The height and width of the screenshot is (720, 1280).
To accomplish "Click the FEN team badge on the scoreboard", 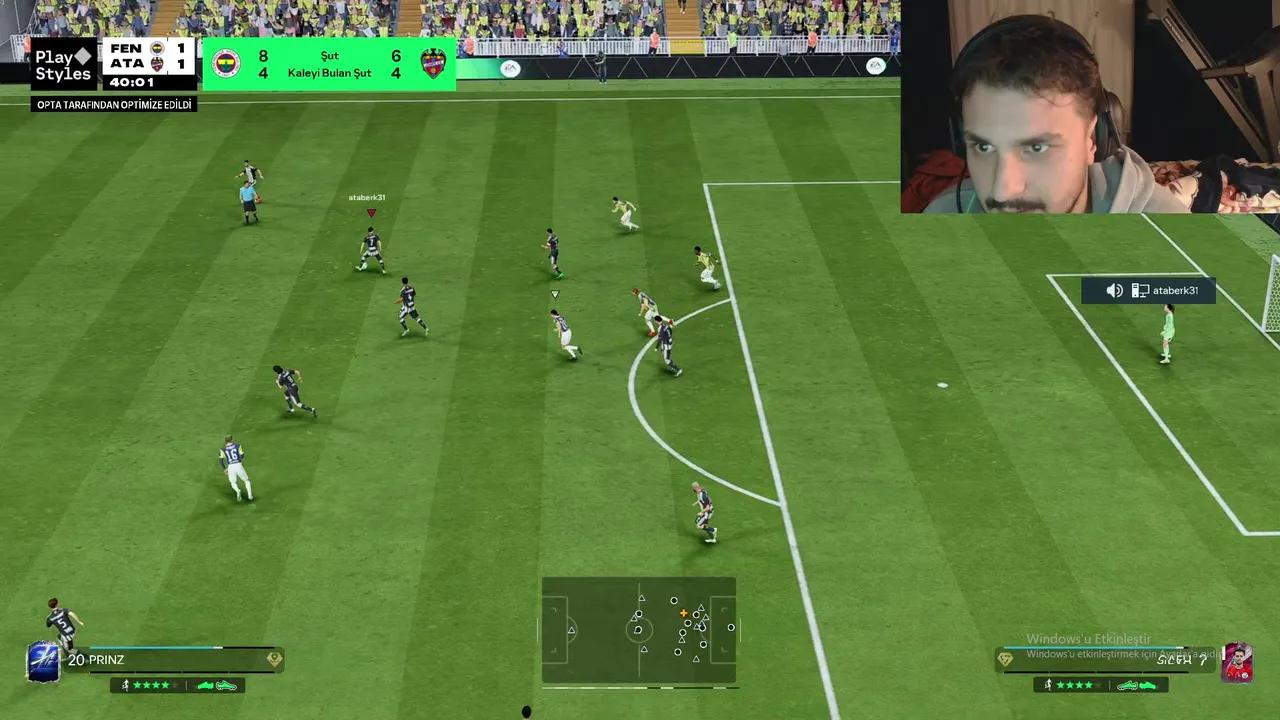I will [x=155, y=49].
